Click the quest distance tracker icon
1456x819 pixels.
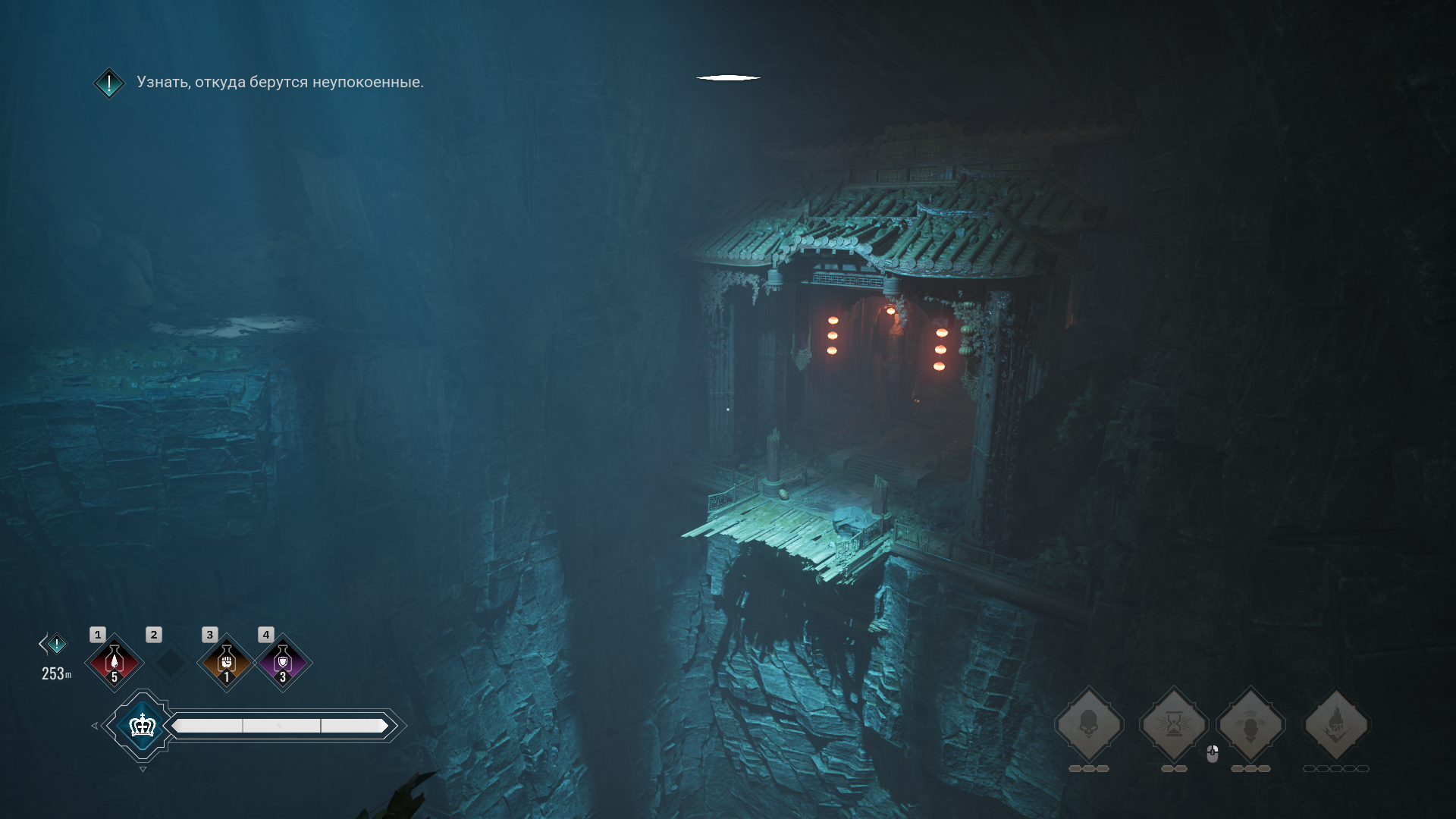56,645
